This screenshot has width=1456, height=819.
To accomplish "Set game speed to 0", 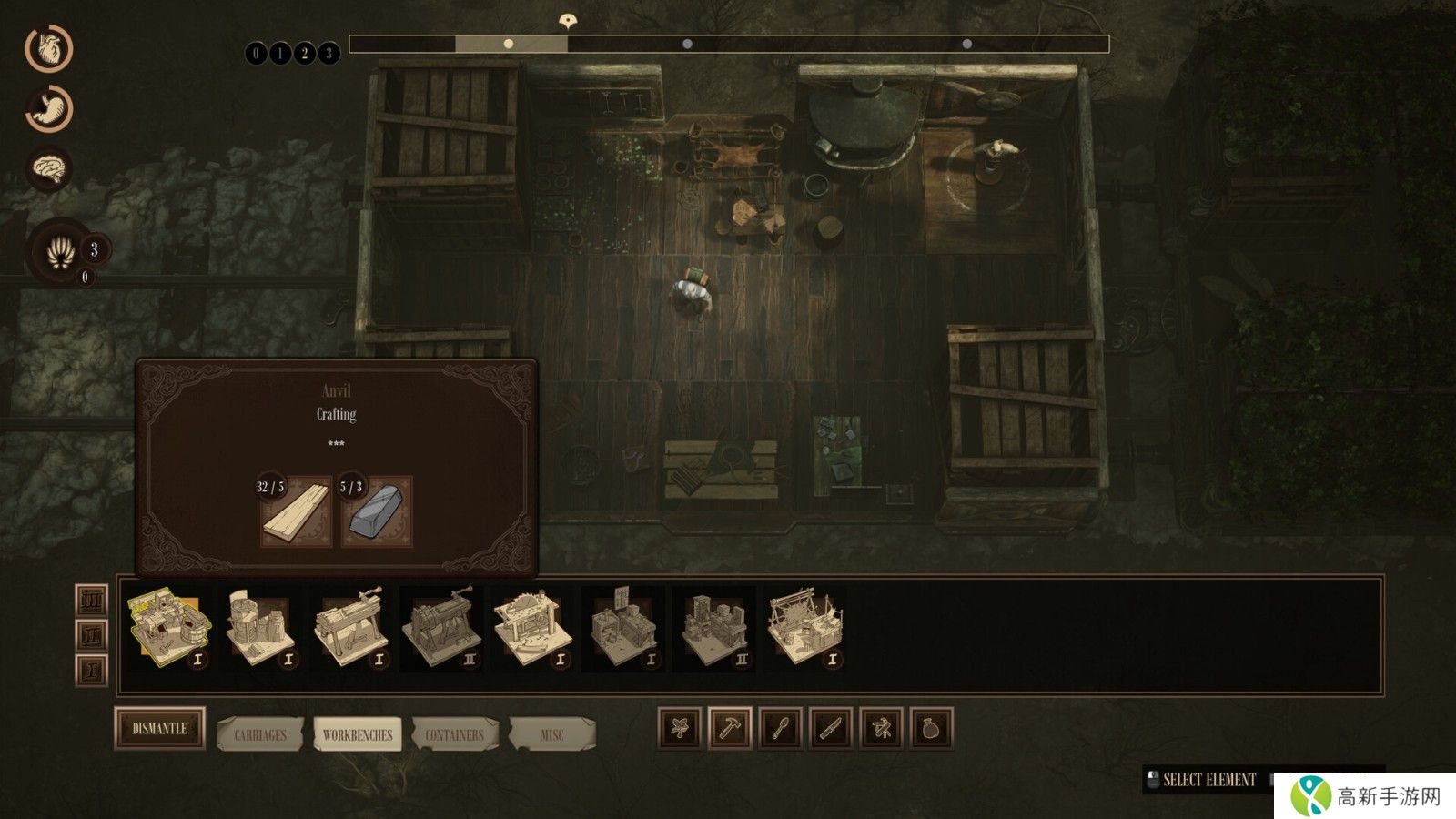I will tap(256, 54).
